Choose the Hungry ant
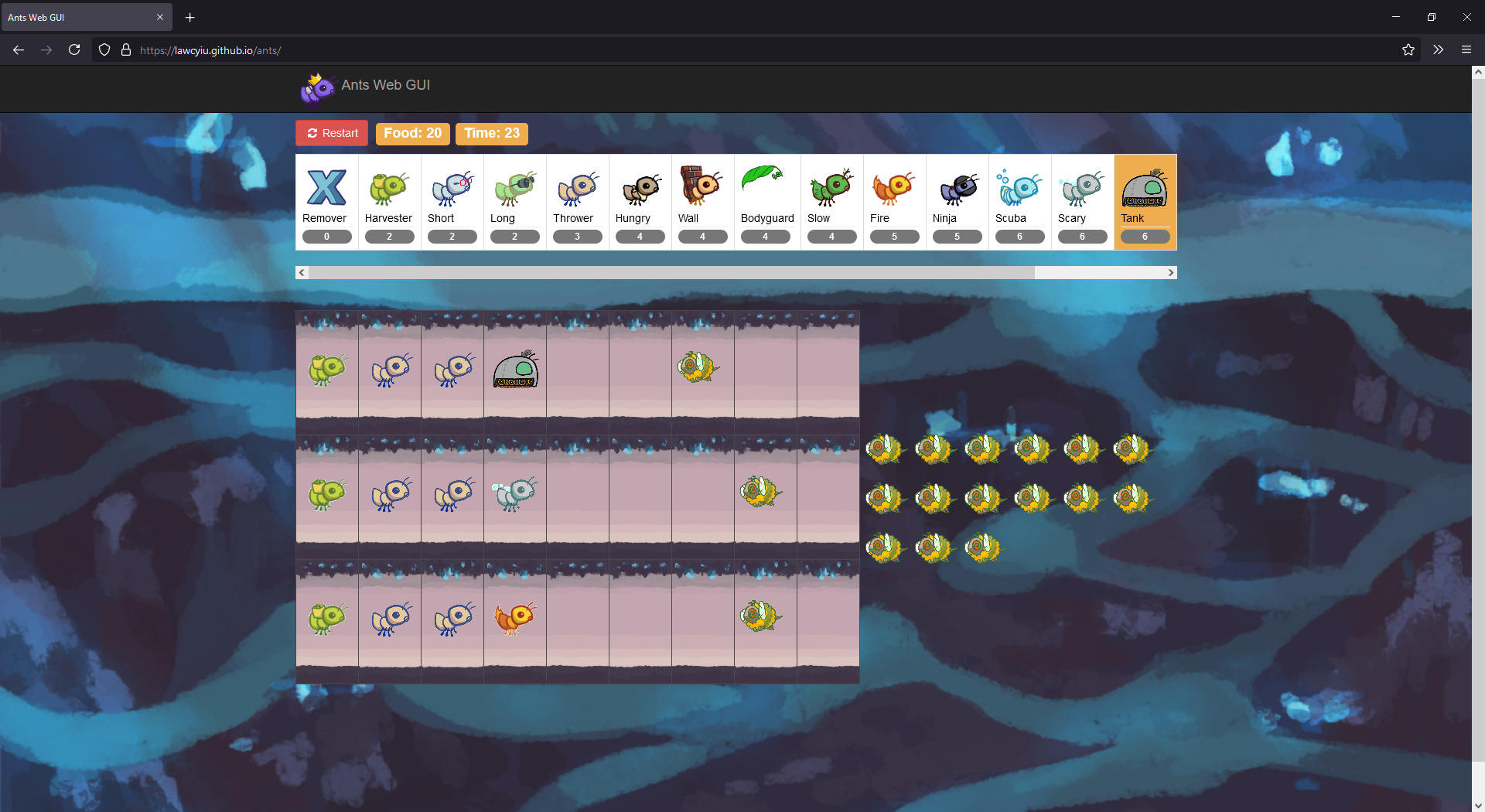Image resolution: width=1485 pixels, height=812 pixels. click(x=640, y=202)
